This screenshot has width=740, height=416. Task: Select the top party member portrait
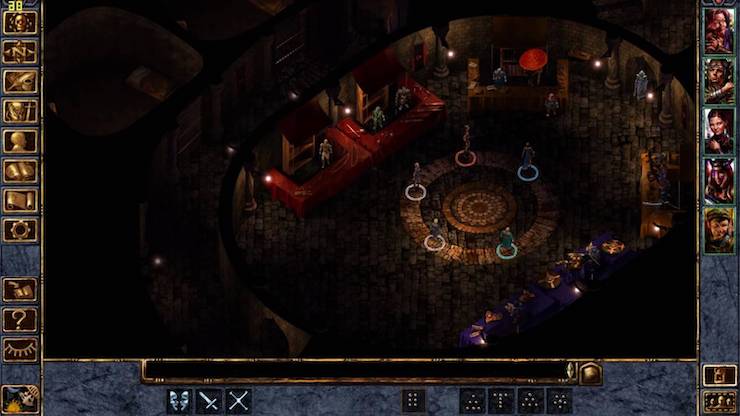718,31
